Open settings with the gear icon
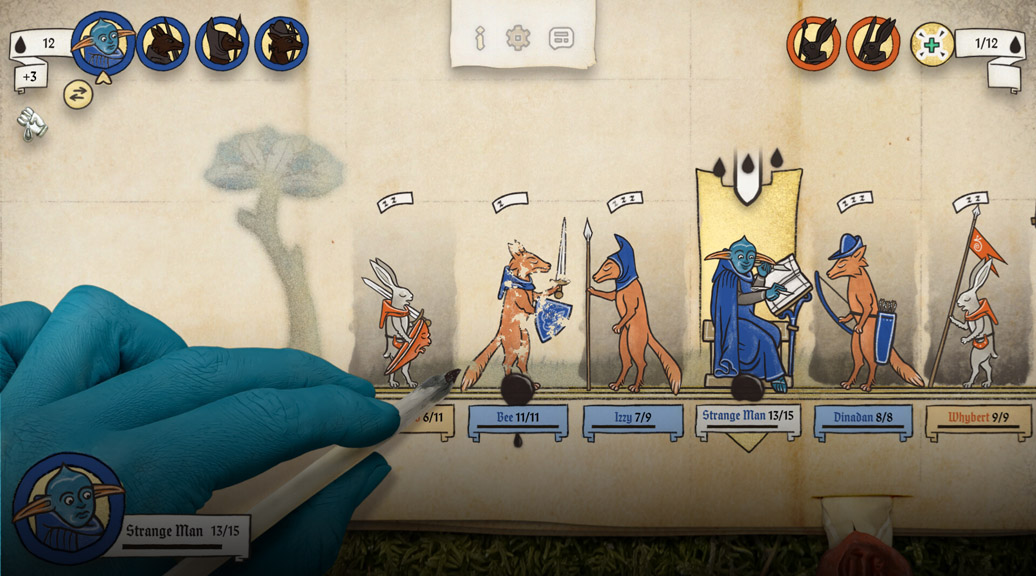The height and width of the screenshot is (576, 1036). 518,38
